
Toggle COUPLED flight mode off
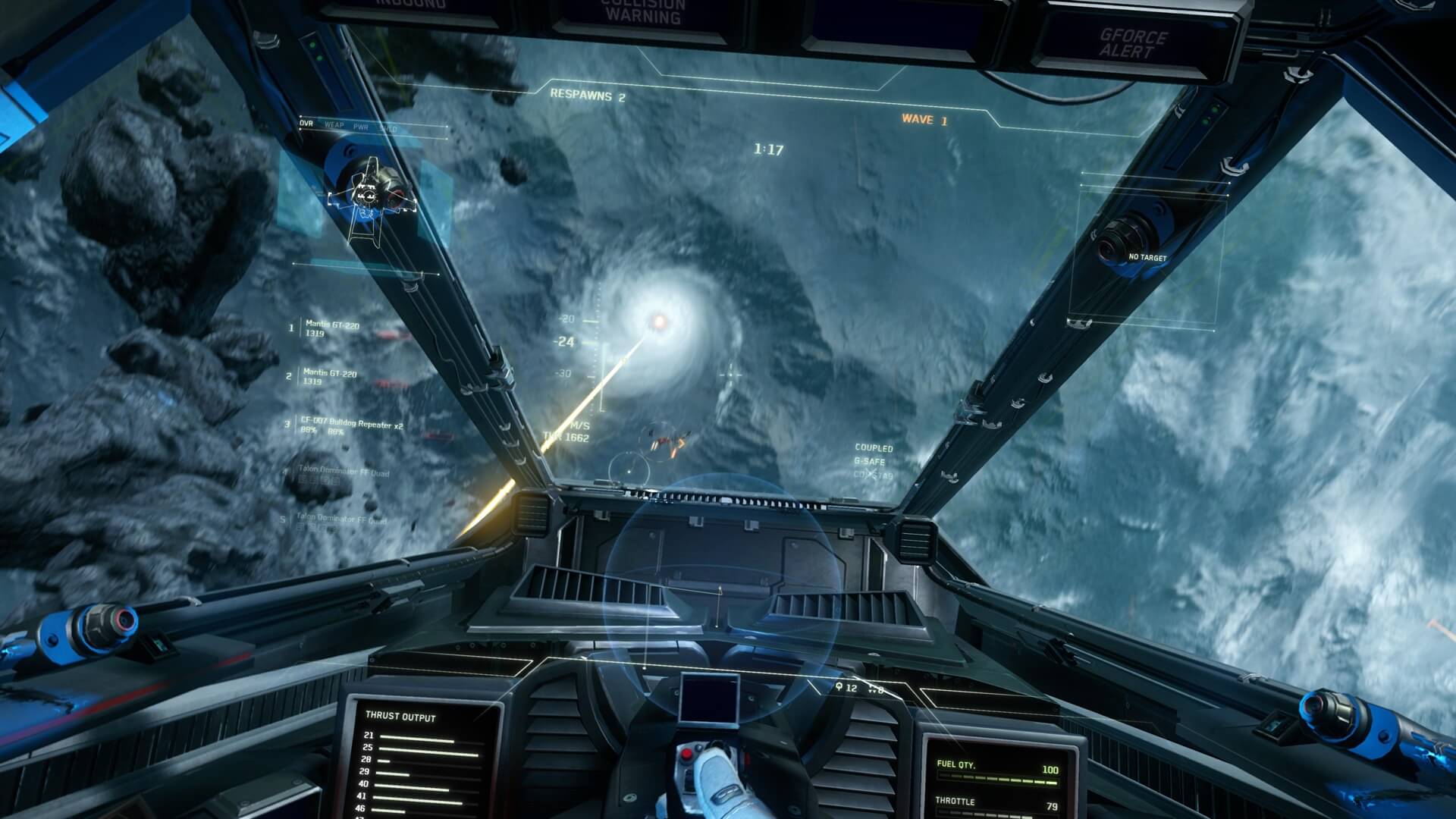pos(876,447)
